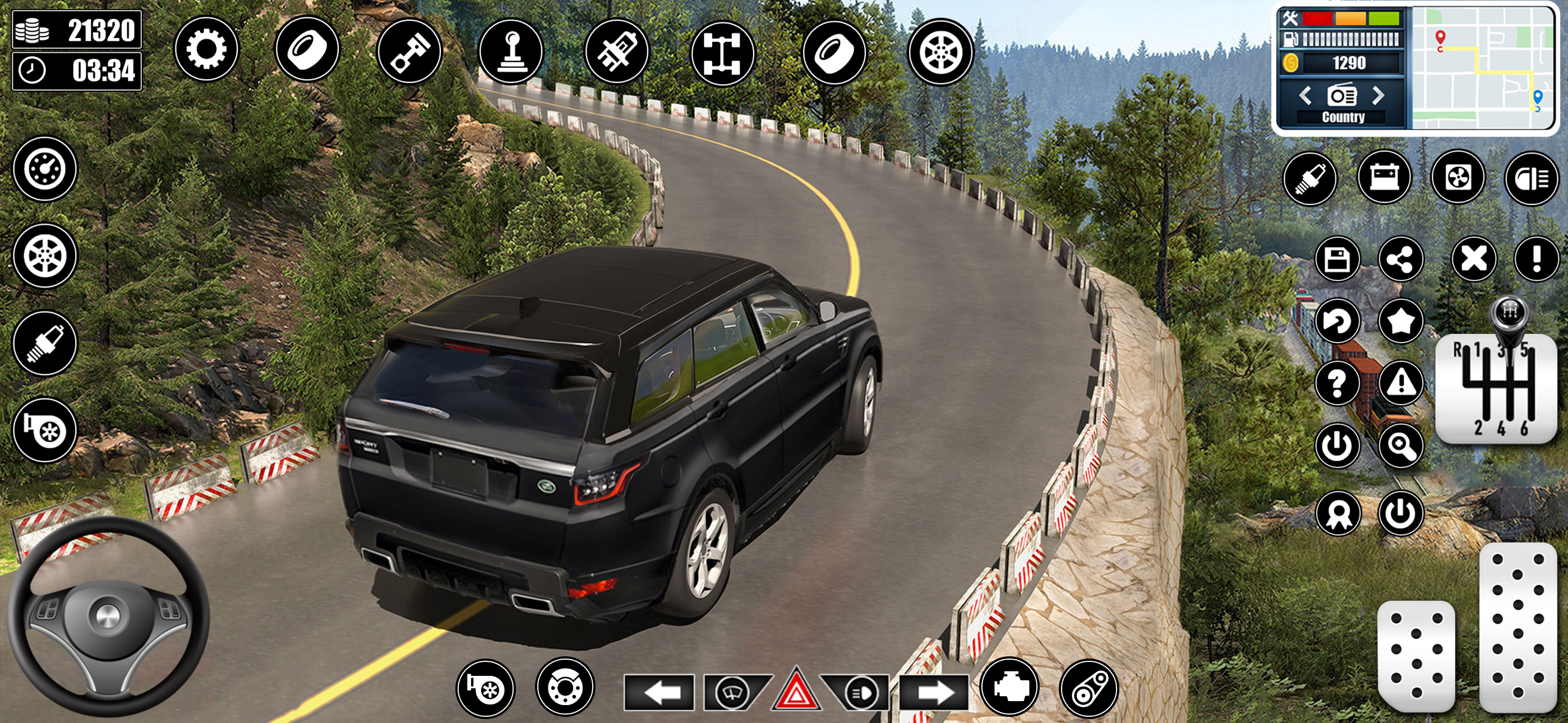Open the question mark help button
Image resolution: width=1568 pixels, height=723 pixels.
pos(1338,383)
